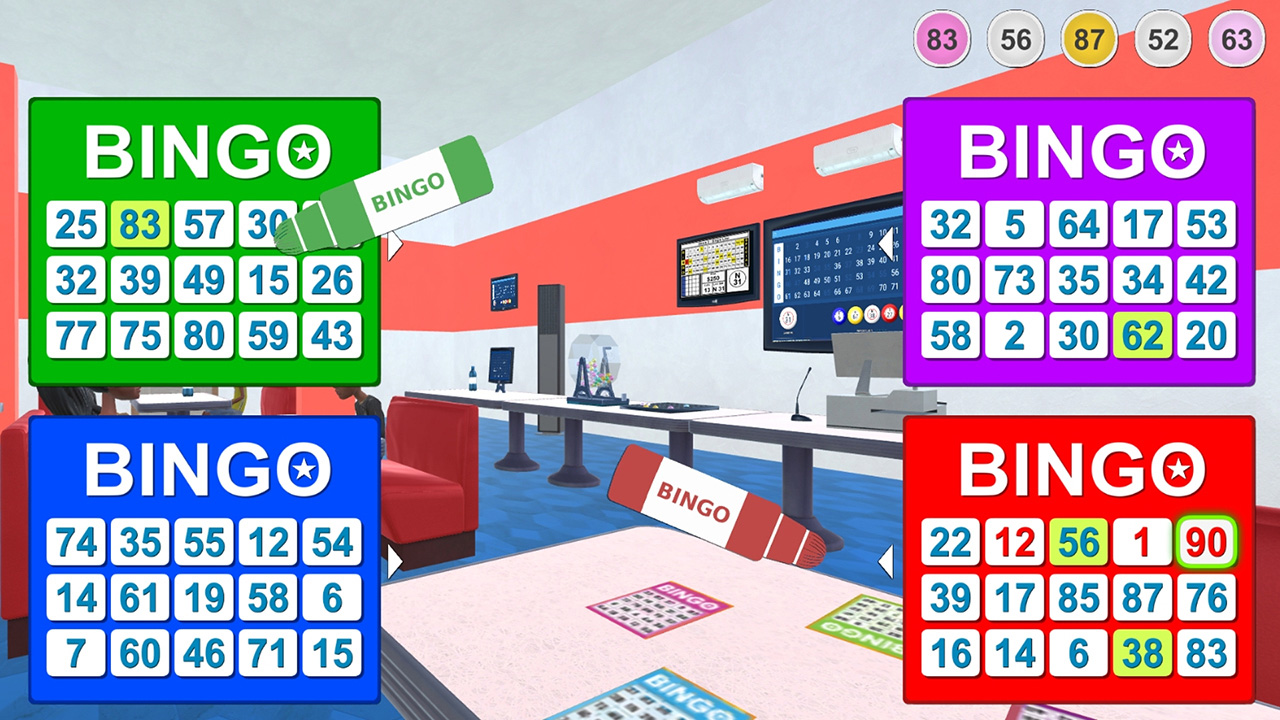Click the green-circled 90 cell on the red card
Viewport: 1280px width, 720px height.
tap(1206, 542)
